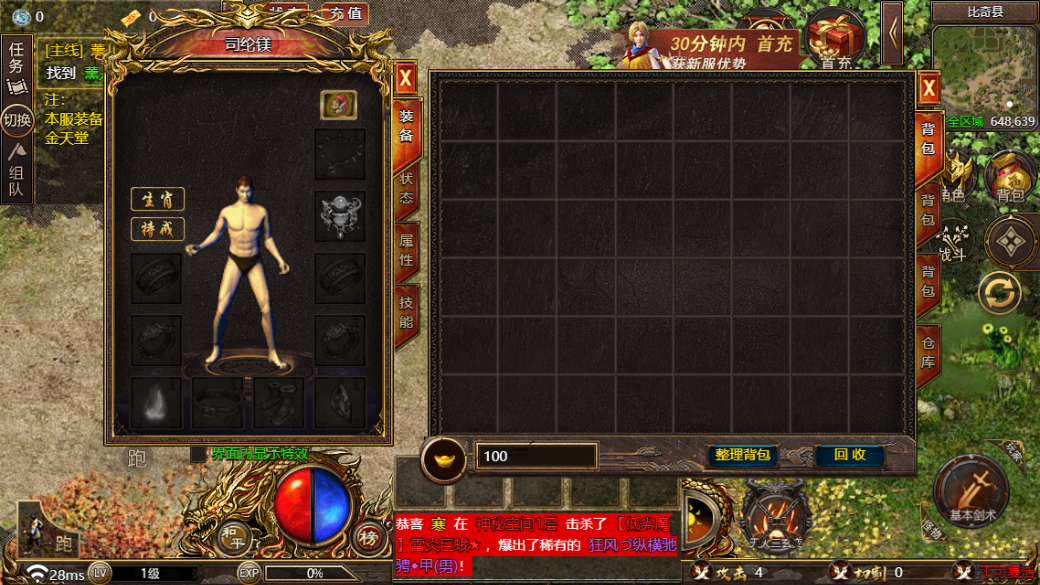Click the 生肖 zodiac button
The width and height of the screenshot is (1040, 585).
tap(158, 199)
